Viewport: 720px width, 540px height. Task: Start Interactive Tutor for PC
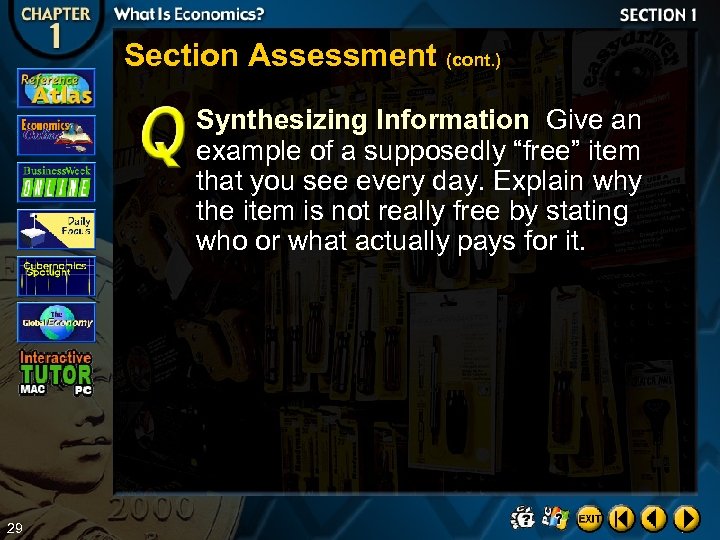click(82, 390)
